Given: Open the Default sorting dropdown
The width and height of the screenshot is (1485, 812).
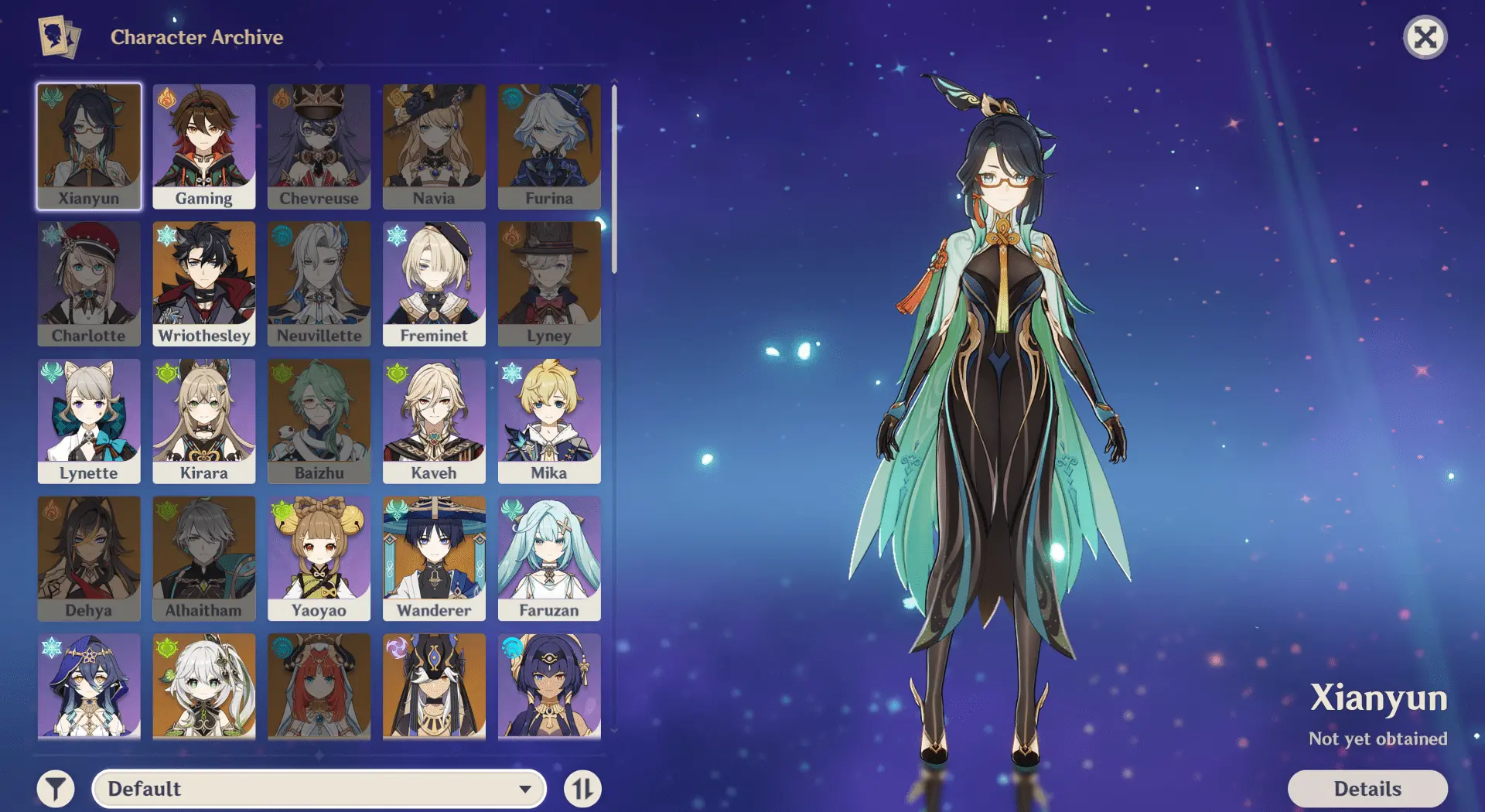Looking at the screenshot, I should click(317, 789).
